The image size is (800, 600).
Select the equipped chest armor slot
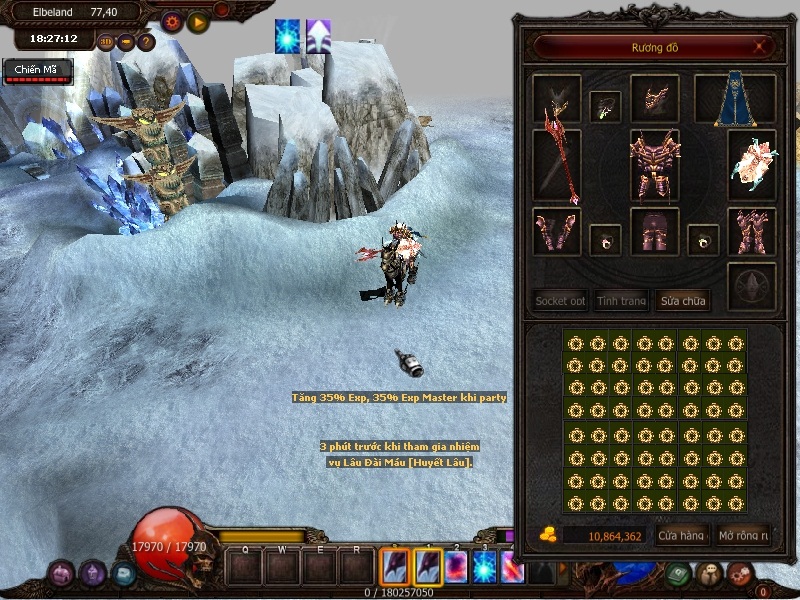655,165
